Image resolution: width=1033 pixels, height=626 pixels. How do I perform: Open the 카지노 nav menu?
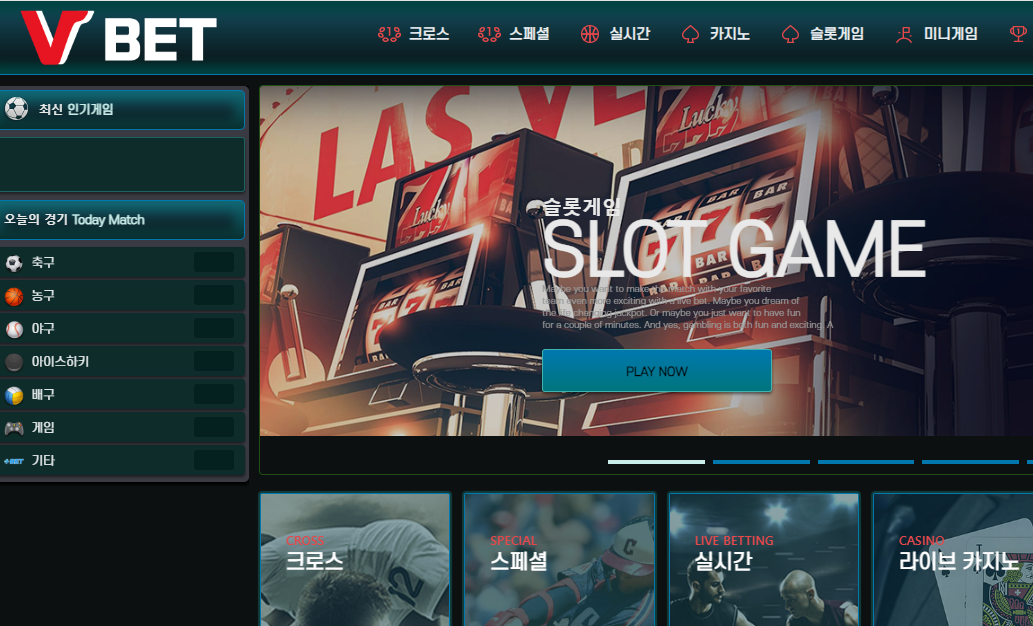click(x=716, y=34)
